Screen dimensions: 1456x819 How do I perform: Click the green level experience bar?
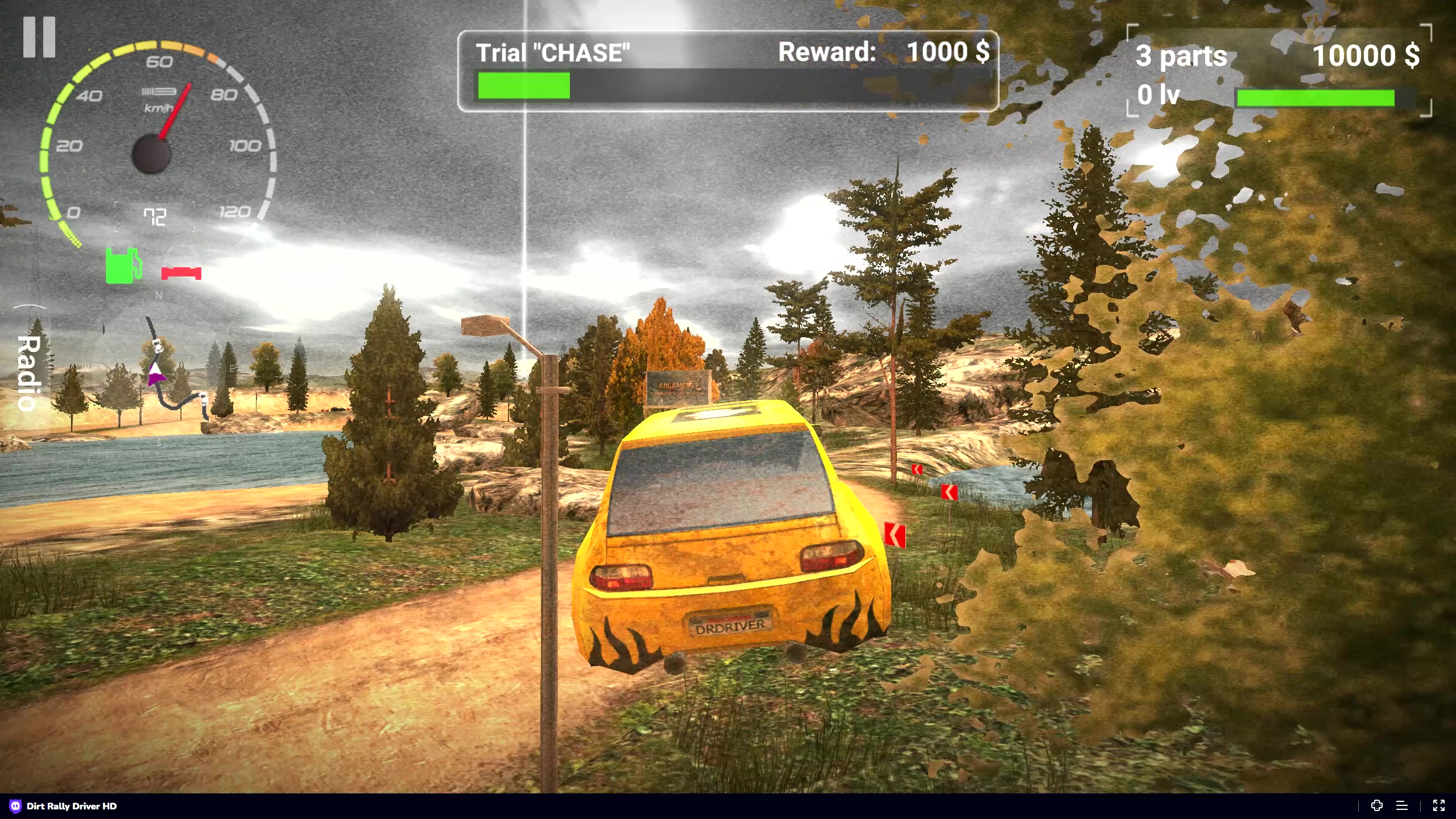coord(1318,98)
